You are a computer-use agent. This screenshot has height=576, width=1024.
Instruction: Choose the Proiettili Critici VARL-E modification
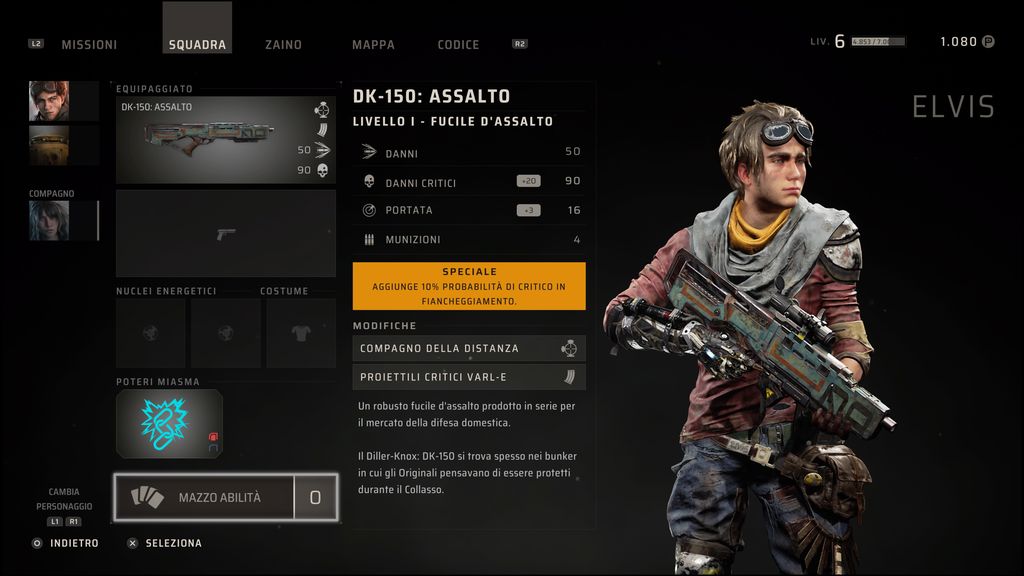coord(468,377)
